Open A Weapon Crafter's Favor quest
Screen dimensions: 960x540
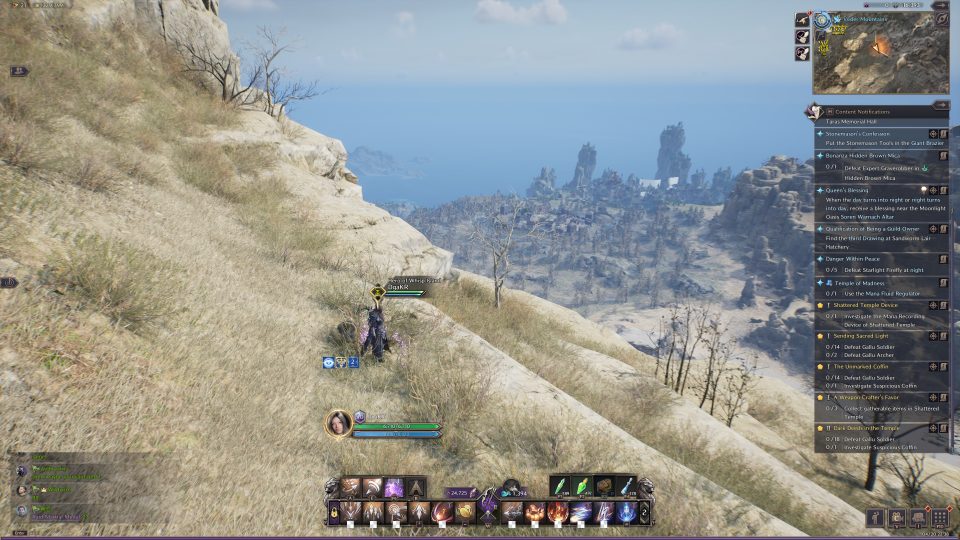click(860, 397)
